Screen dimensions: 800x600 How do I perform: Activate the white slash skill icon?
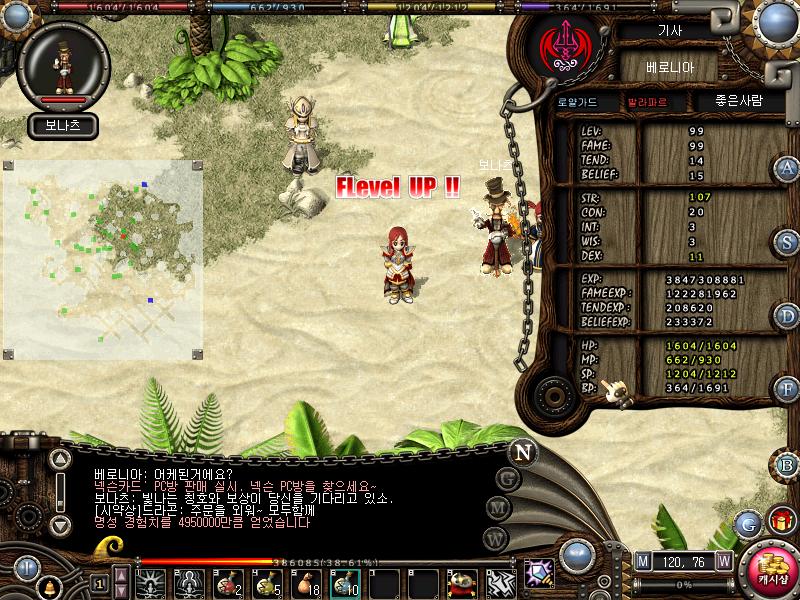(500, 582)
